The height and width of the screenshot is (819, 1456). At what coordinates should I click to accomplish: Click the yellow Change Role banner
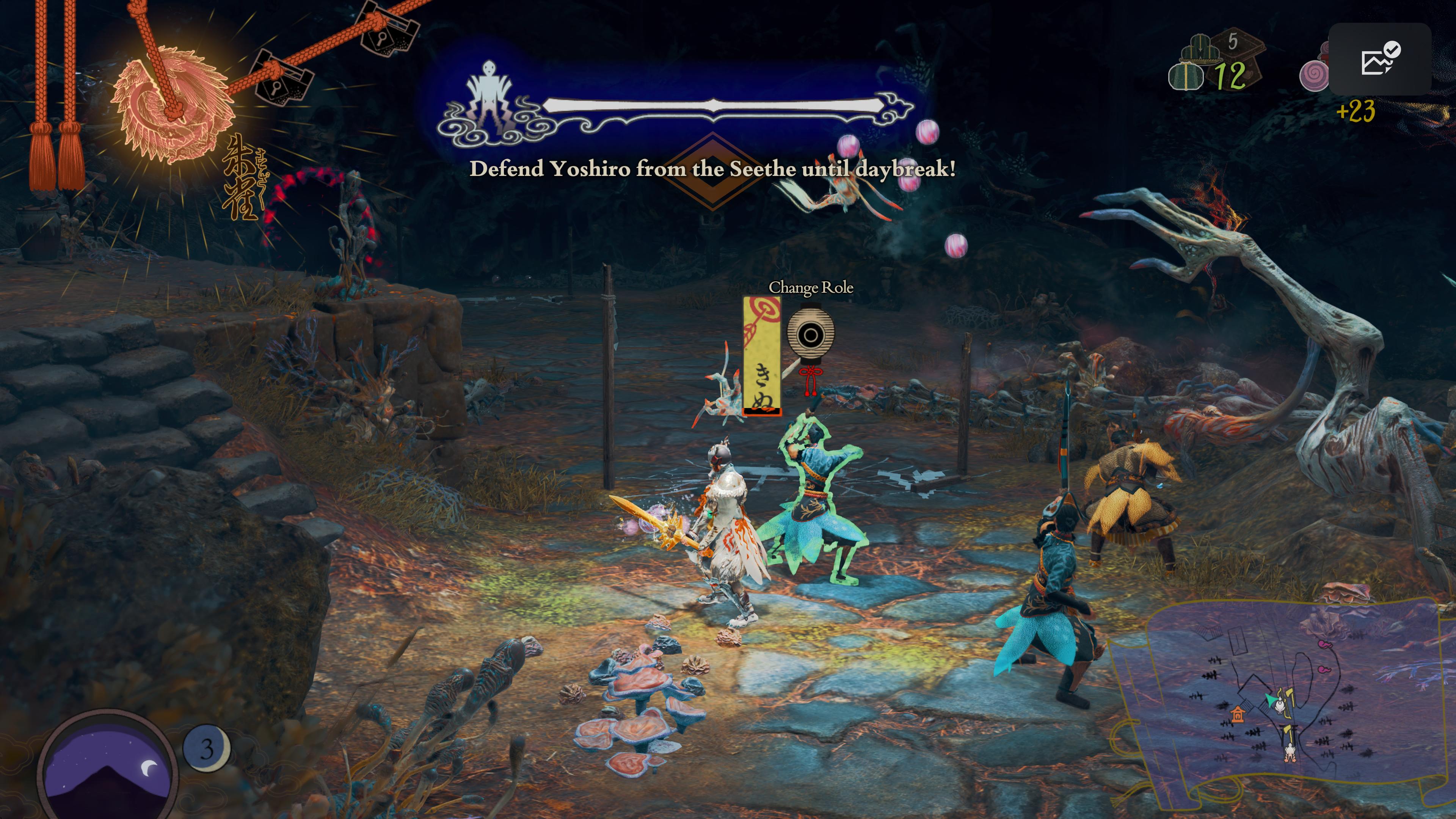tap(761, 356)
